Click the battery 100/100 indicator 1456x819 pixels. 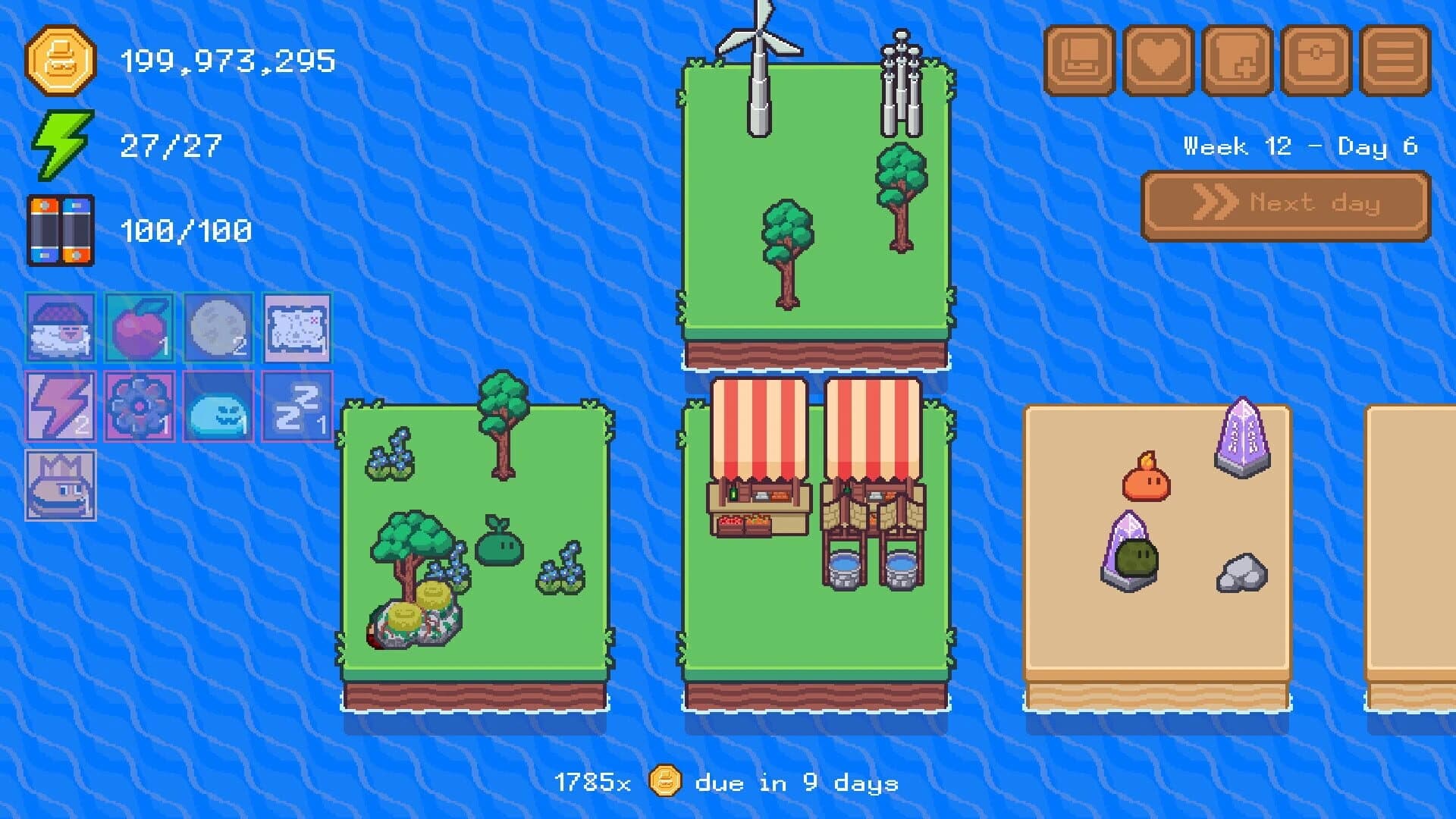152,227
